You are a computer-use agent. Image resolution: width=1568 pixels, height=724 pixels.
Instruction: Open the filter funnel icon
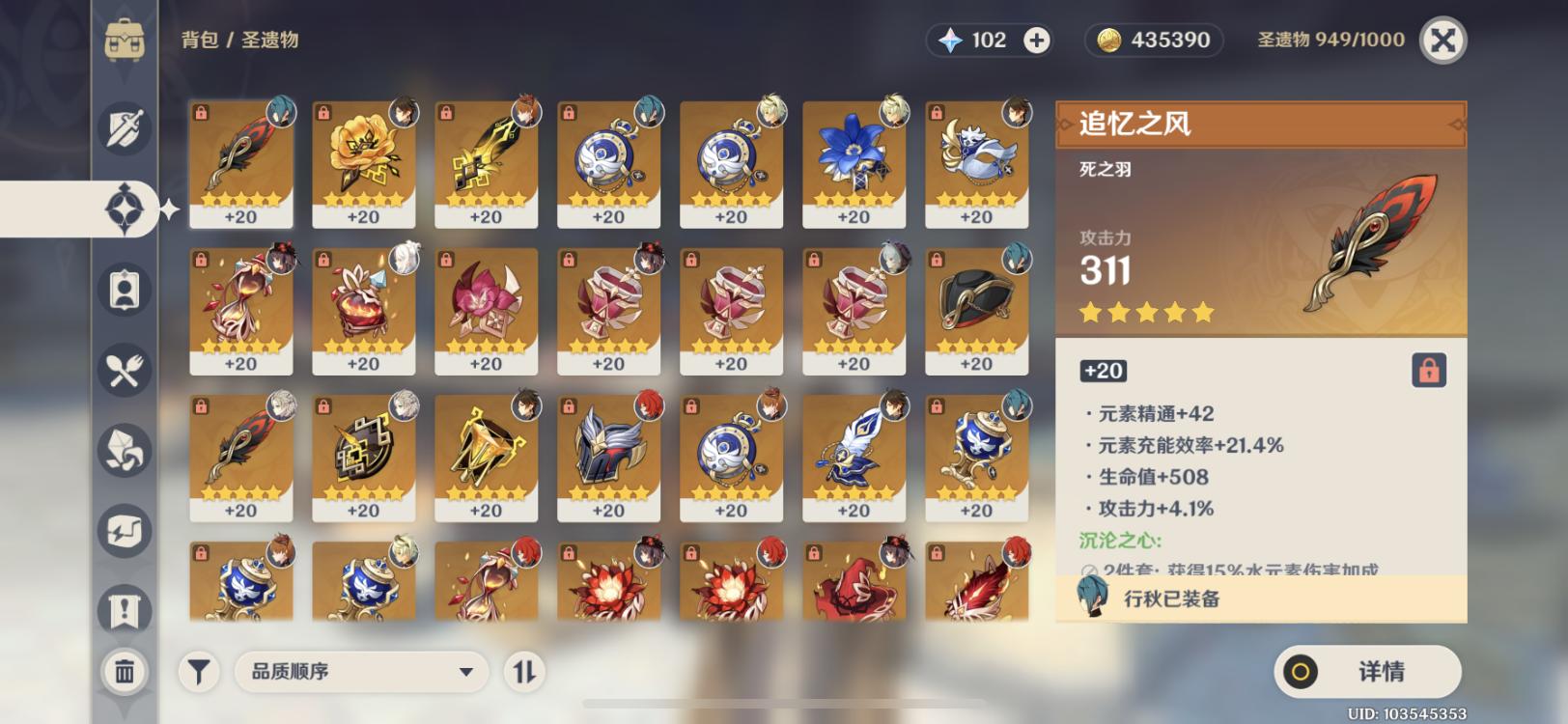tap(198, 671)
